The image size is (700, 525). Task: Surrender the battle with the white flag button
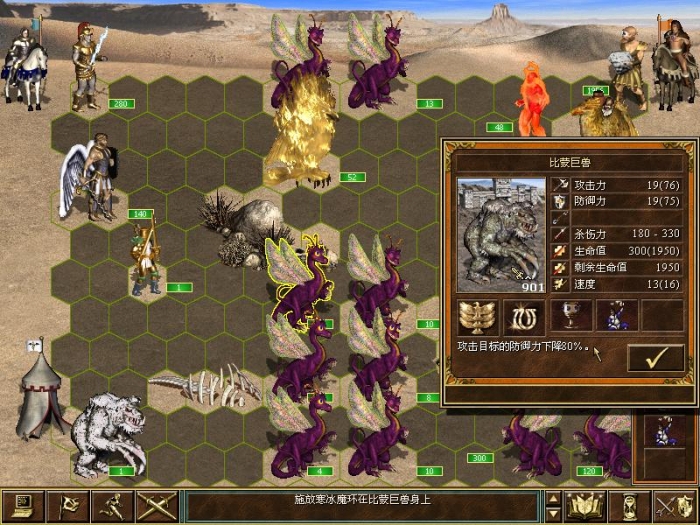point(67,506)
